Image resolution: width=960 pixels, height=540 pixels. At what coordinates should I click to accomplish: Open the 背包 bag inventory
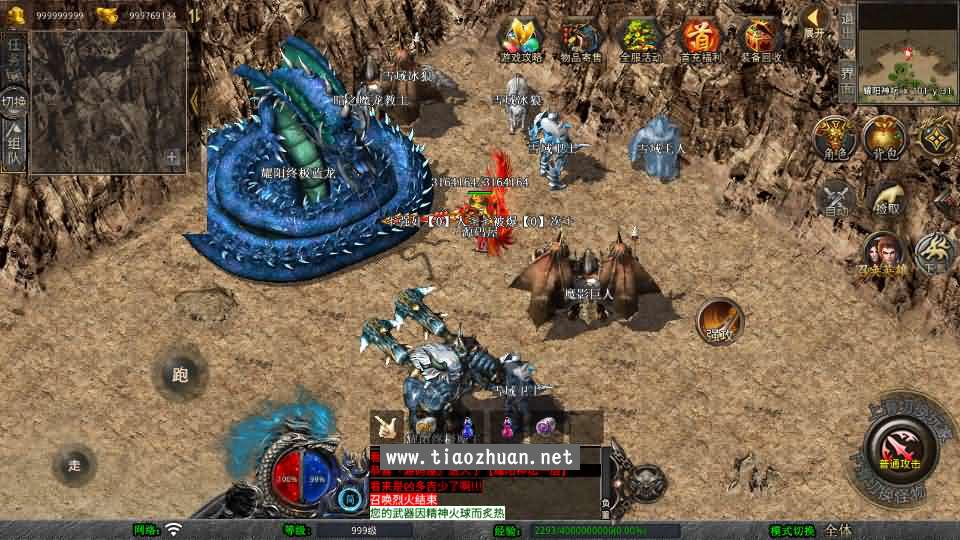pos(884,137)
